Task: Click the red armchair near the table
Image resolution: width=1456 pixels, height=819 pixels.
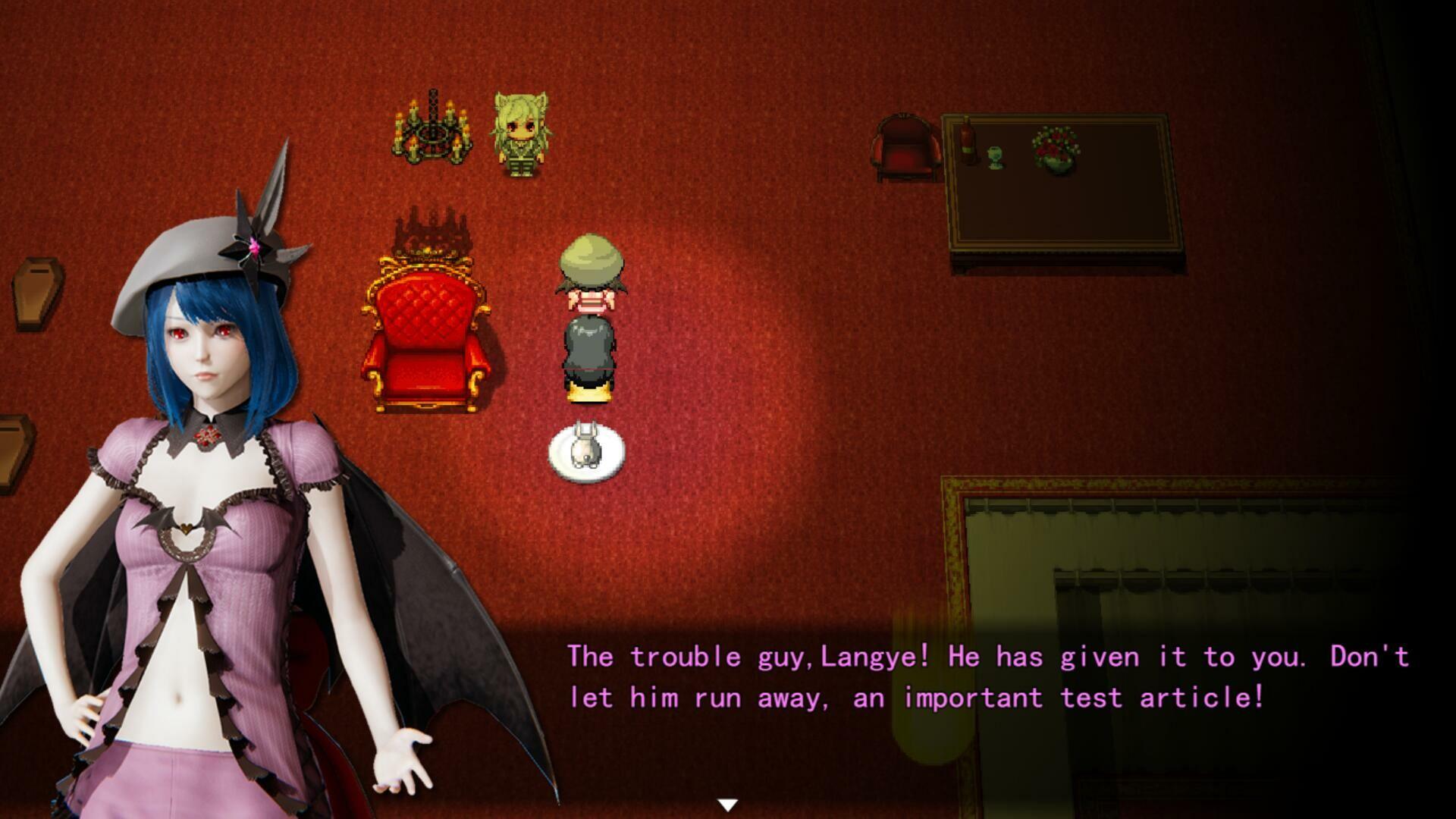Action: coord(904,148)
